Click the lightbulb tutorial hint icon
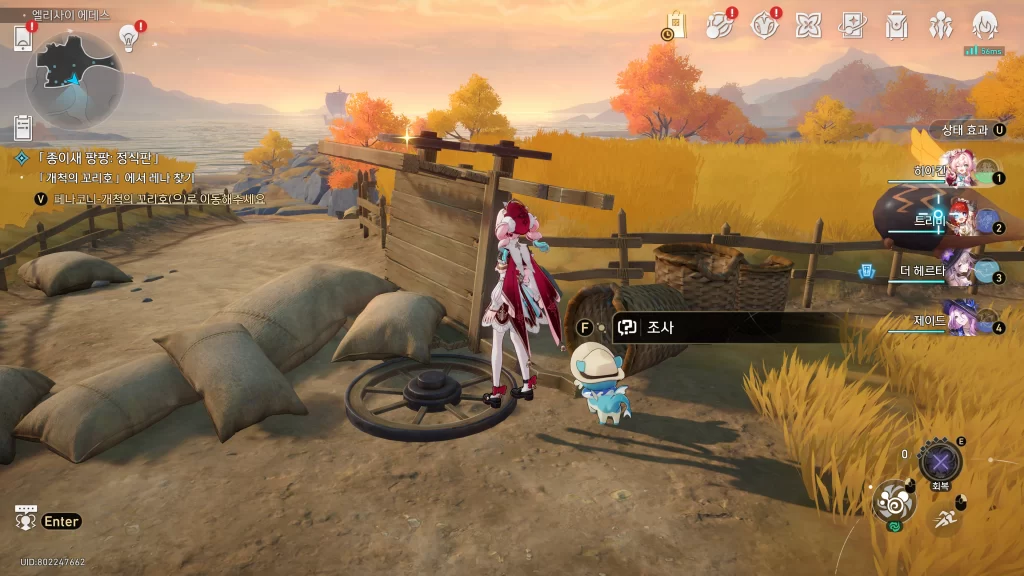This screenshot has height=576, width=1024. click(129, 38)
